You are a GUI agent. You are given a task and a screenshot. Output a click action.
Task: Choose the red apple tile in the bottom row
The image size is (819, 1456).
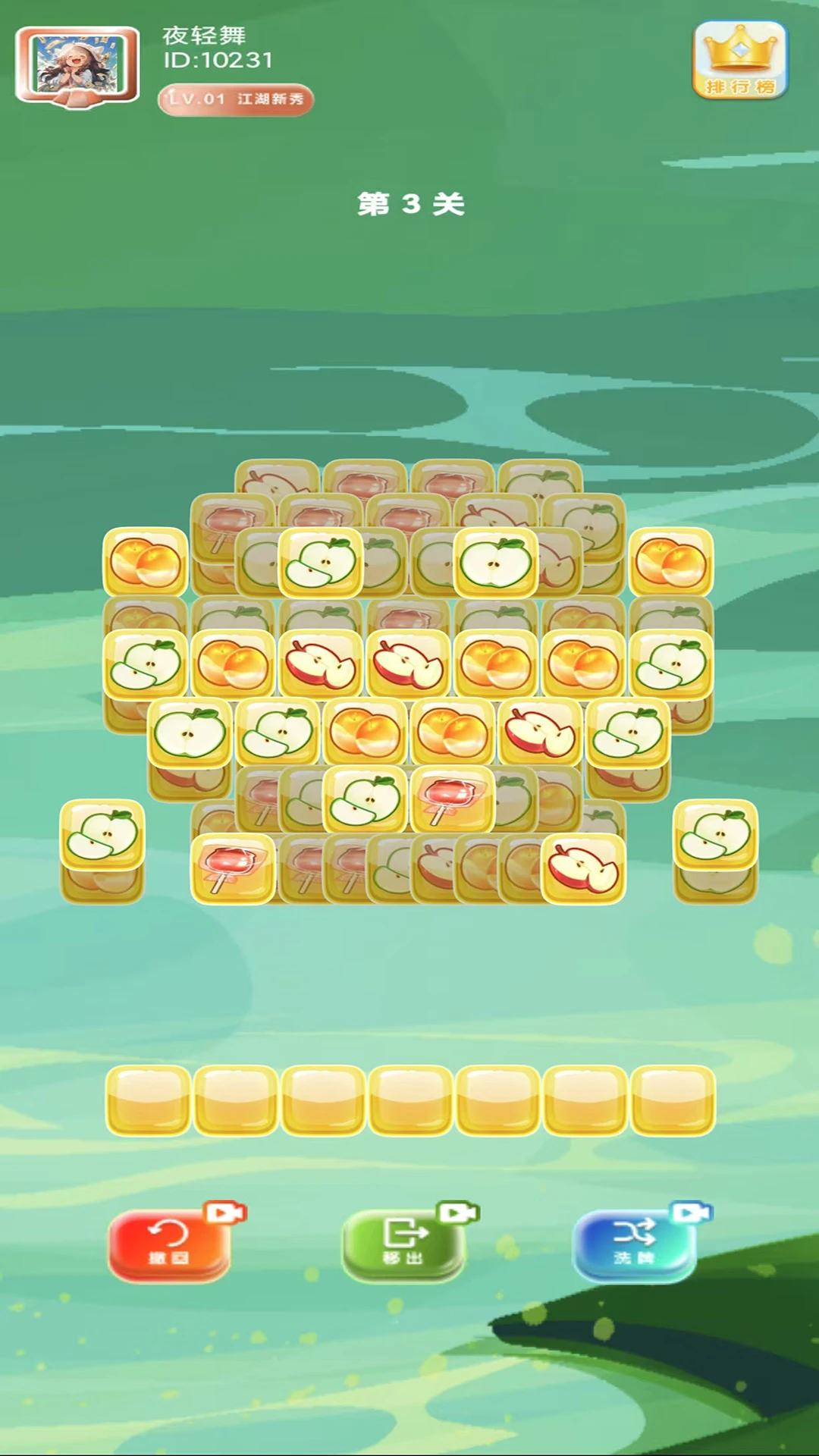583,868
